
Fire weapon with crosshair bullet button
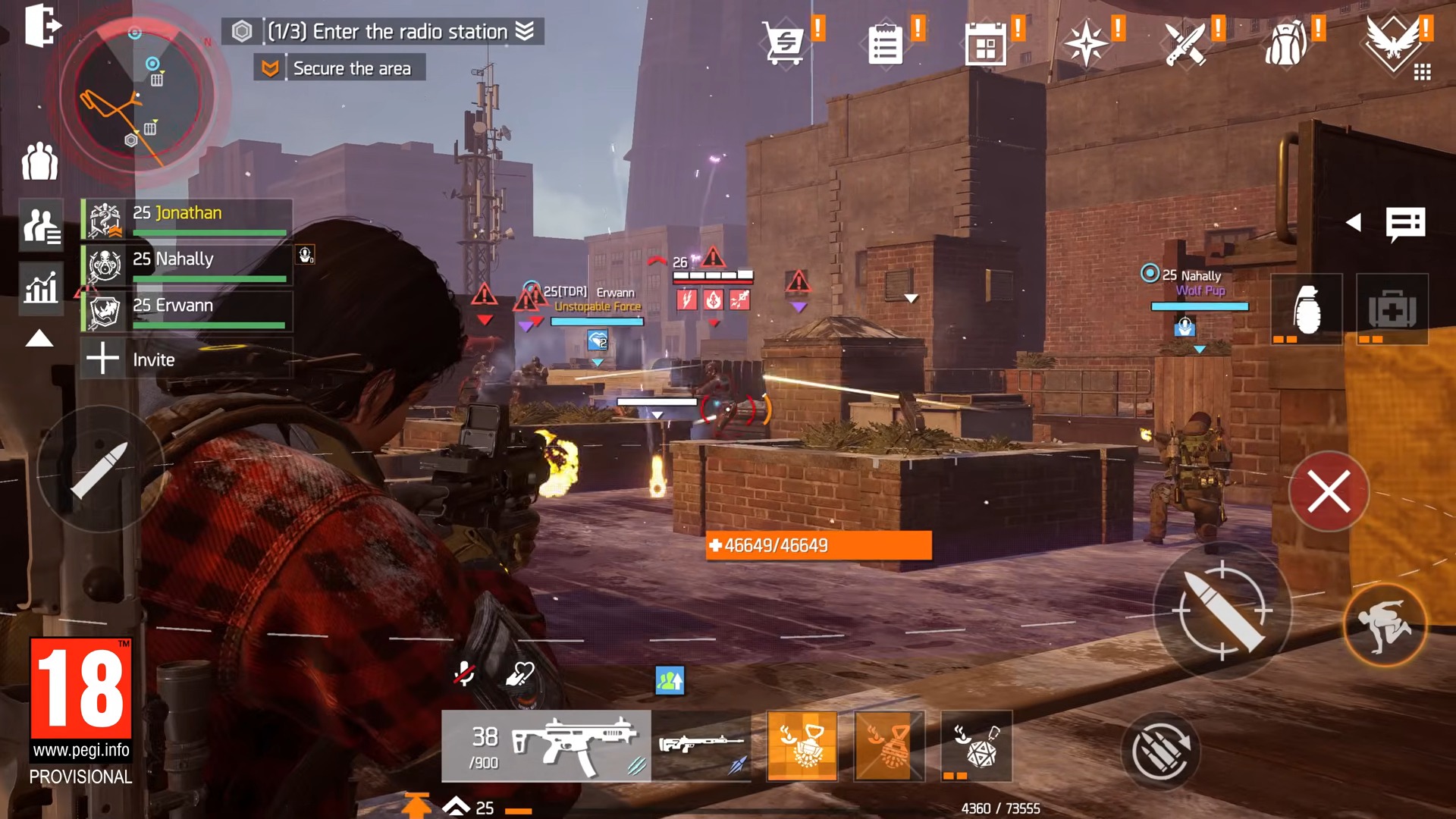pos(1222,610)
